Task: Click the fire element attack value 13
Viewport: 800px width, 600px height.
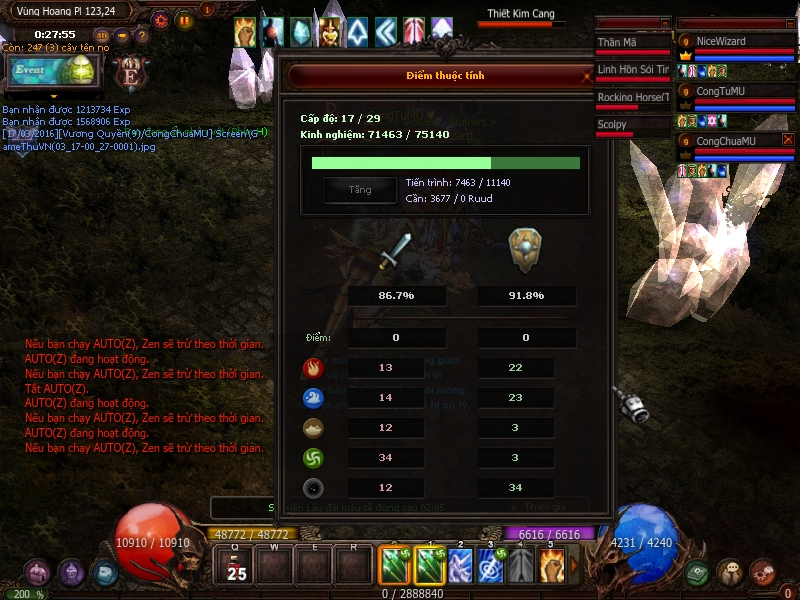Action: coord(386,368)
